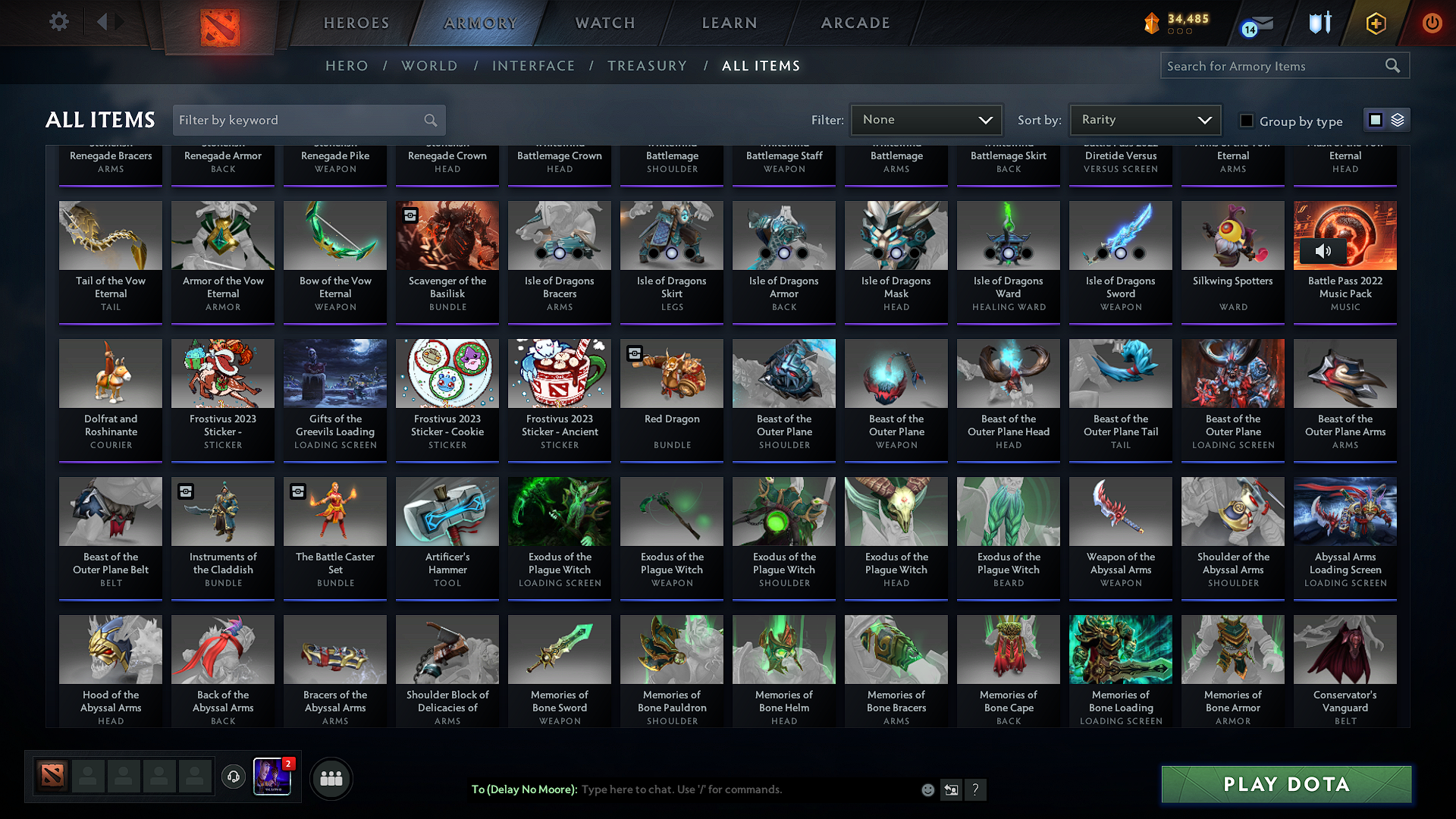Image resolution: width=1456 pixels, height=819 pixels.
Task: Open the Sort by Rarity dropdown
Action: (1145, 119)
